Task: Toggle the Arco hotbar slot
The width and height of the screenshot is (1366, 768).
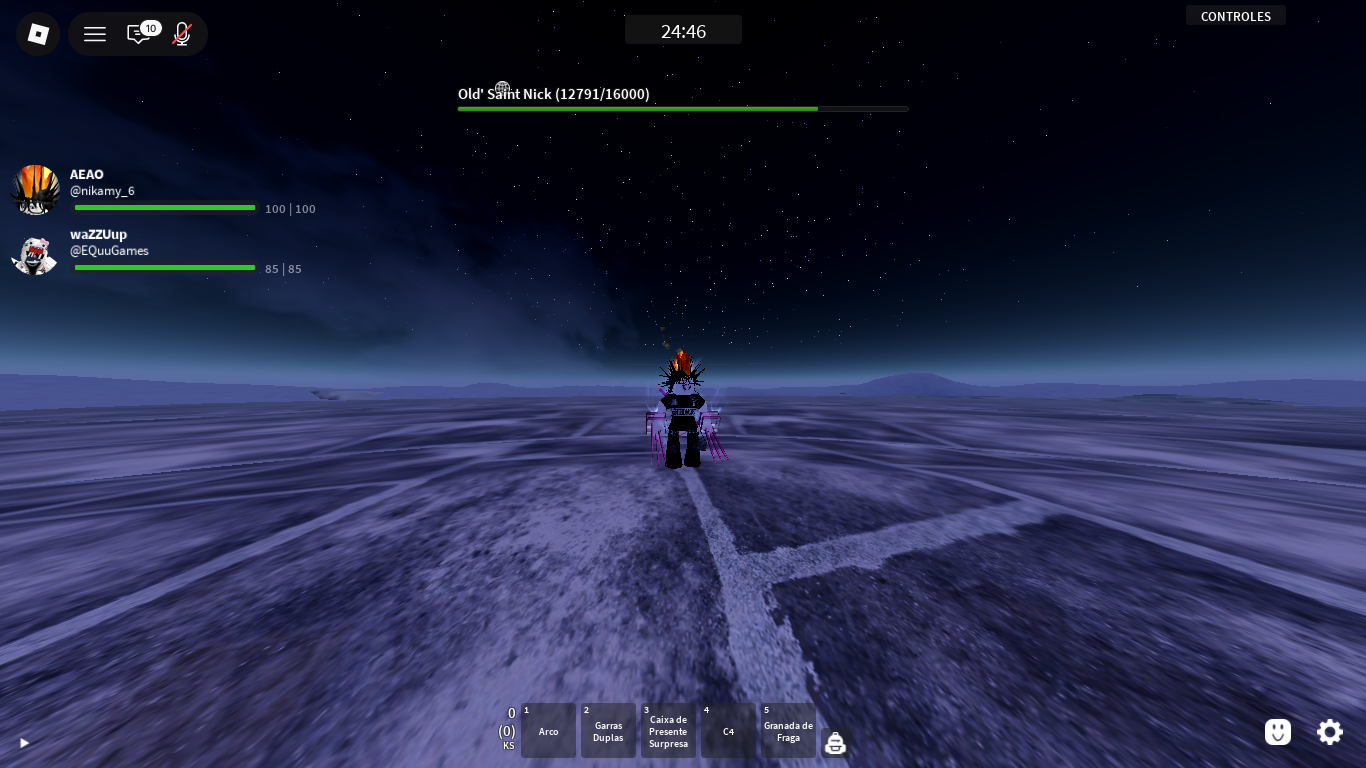Action: (x=548, y=730)
